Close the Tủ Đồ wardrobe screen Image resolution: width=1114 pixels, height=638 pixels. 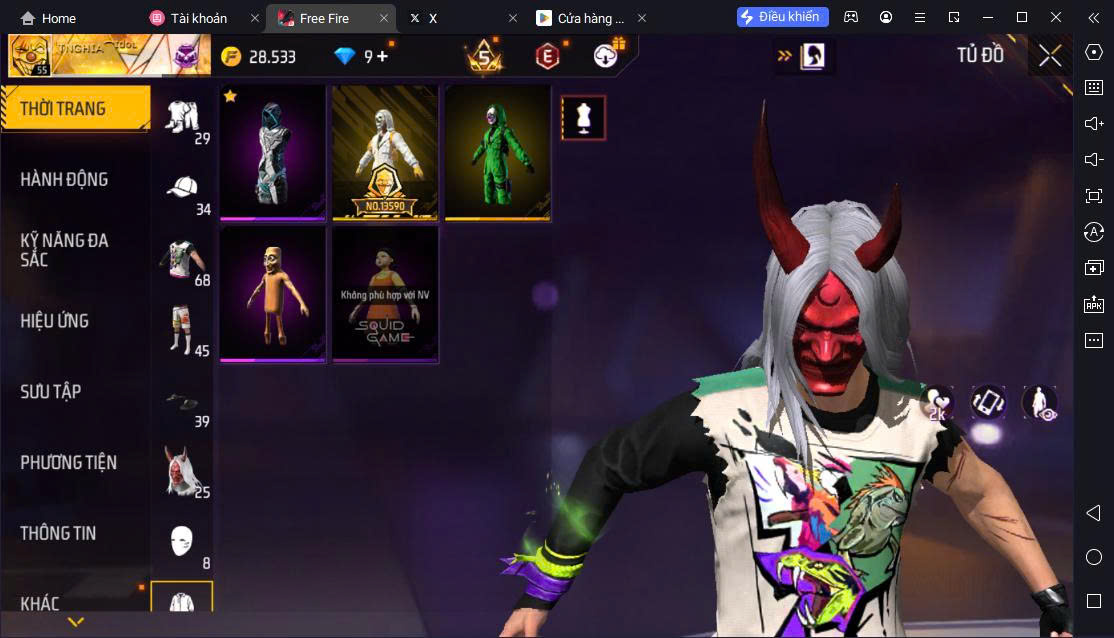[1050, 55]
